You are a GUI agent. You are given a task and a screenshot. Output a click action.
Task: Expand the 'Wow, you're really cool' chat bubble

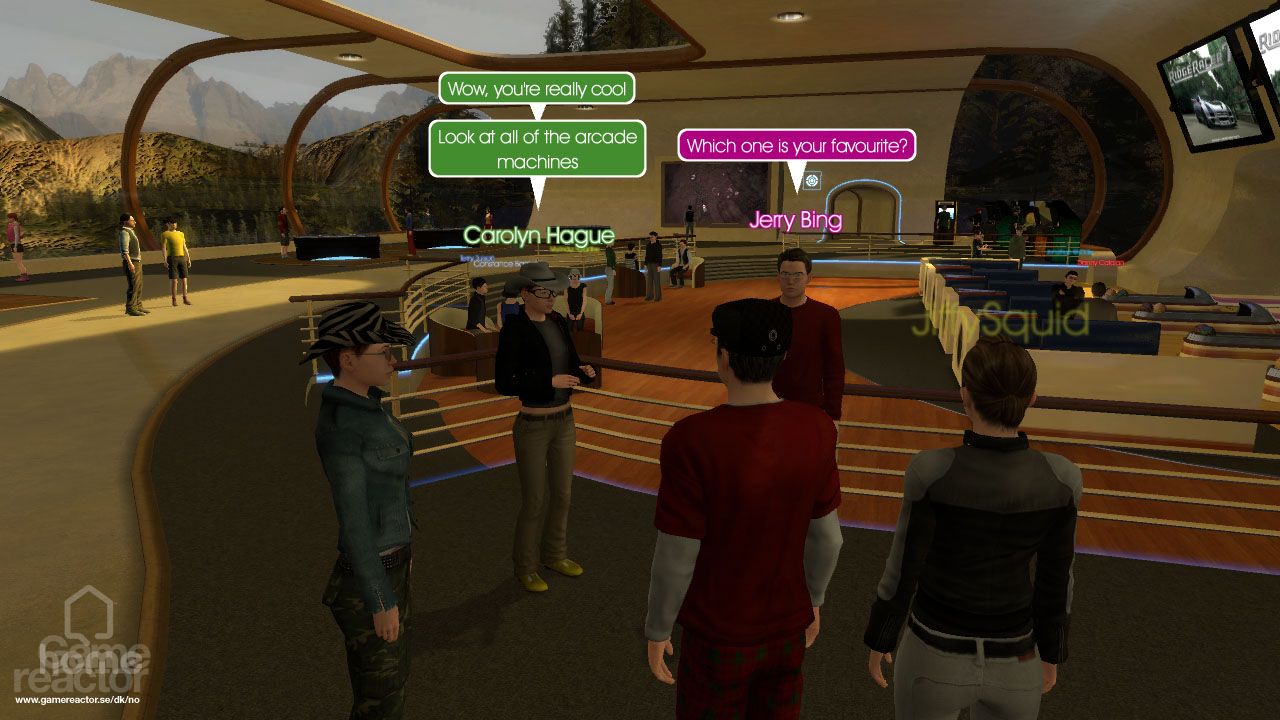[x=535, y=88]
